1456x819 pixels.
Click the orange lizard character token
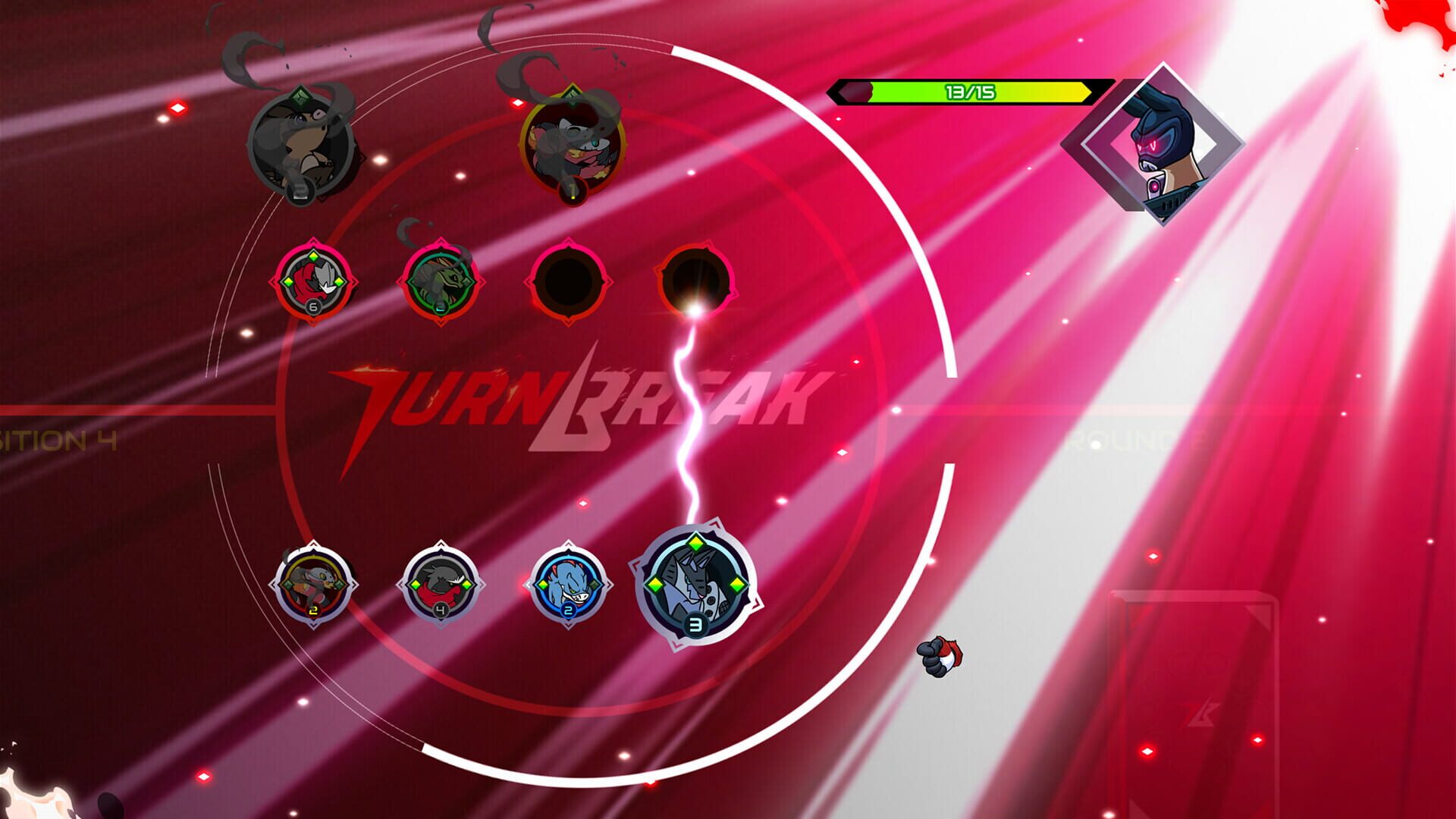[x=315, y=584]
